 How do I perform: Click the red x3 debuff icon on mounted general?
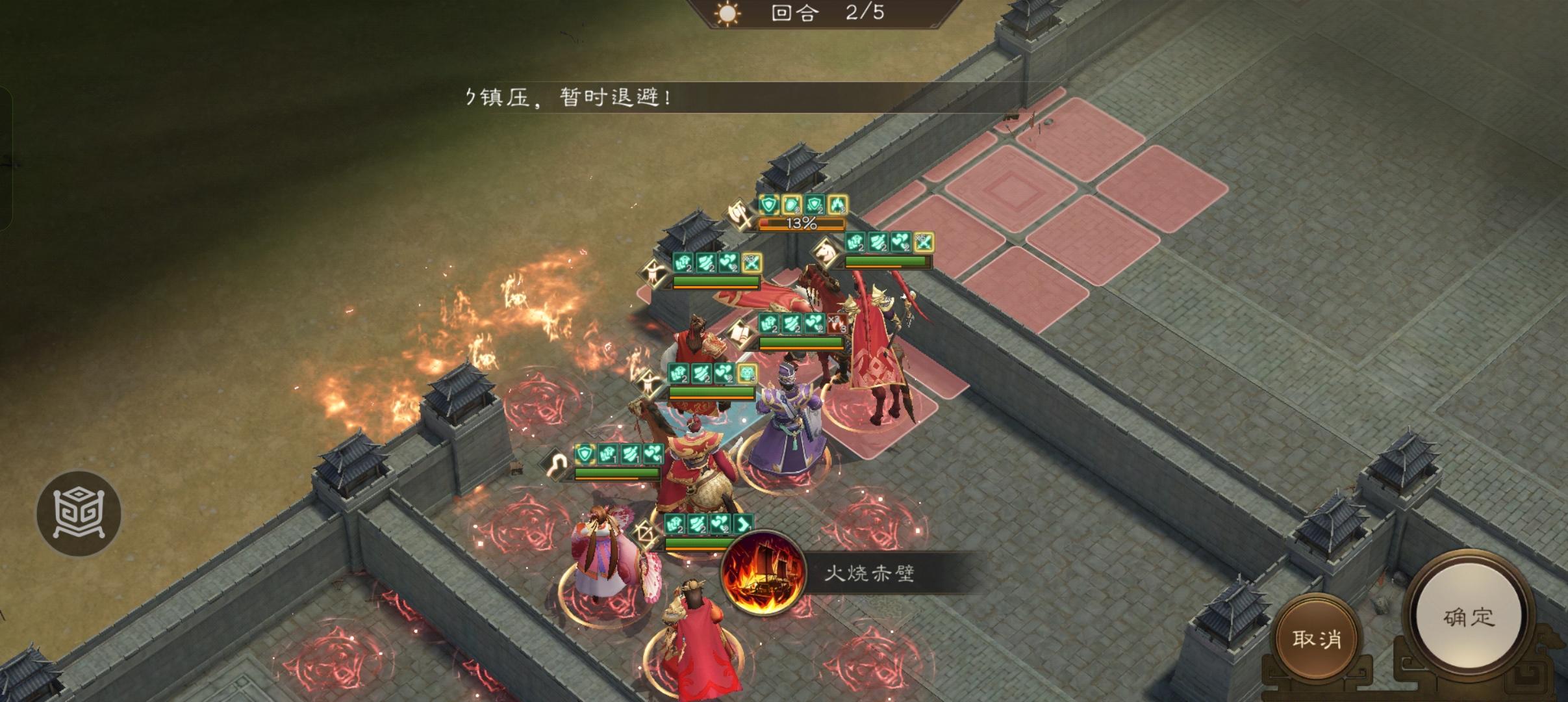835,323
